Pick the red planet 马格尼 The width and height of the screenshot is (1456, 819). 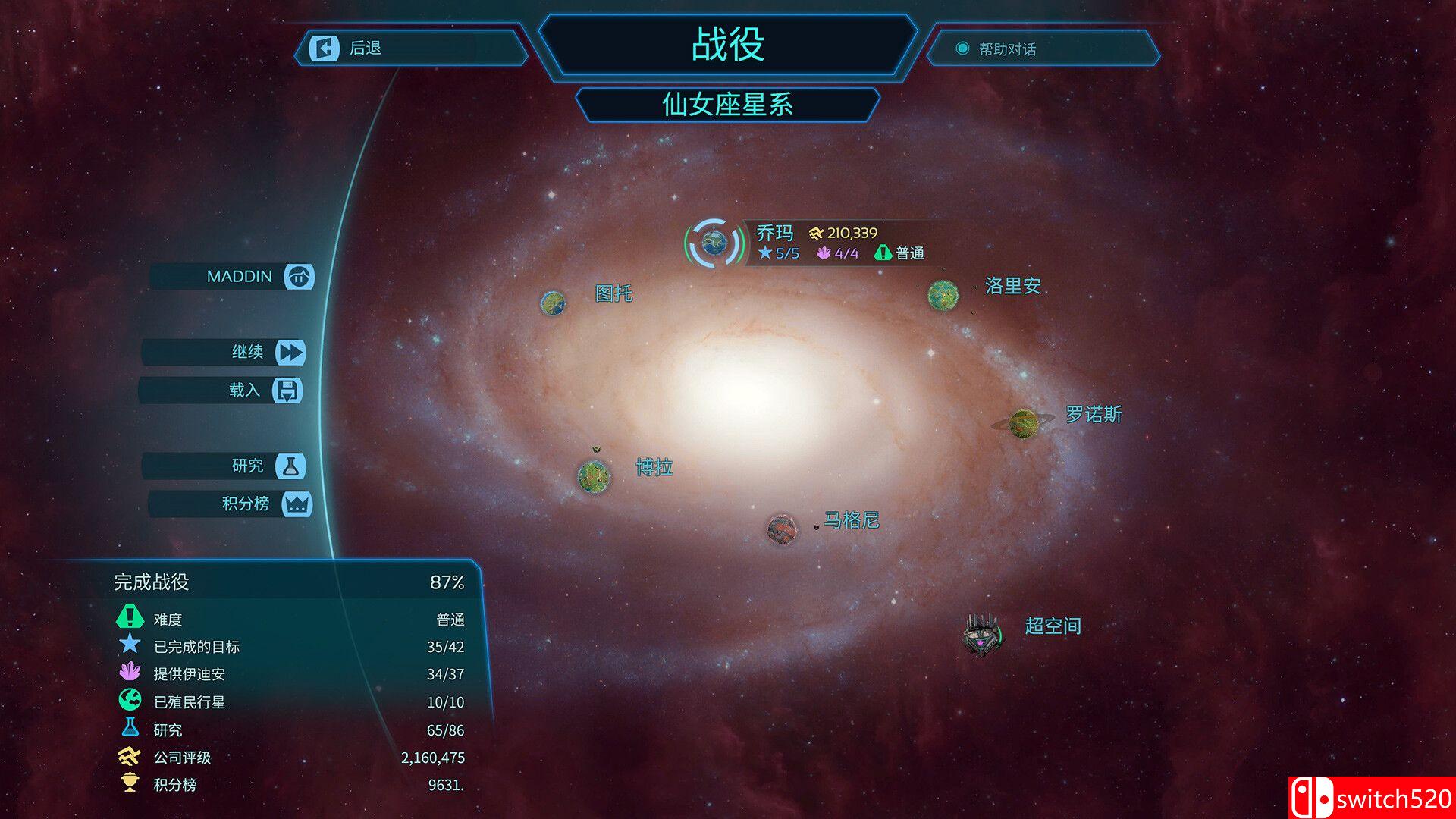pyautogui.click(x=782, y=529)
